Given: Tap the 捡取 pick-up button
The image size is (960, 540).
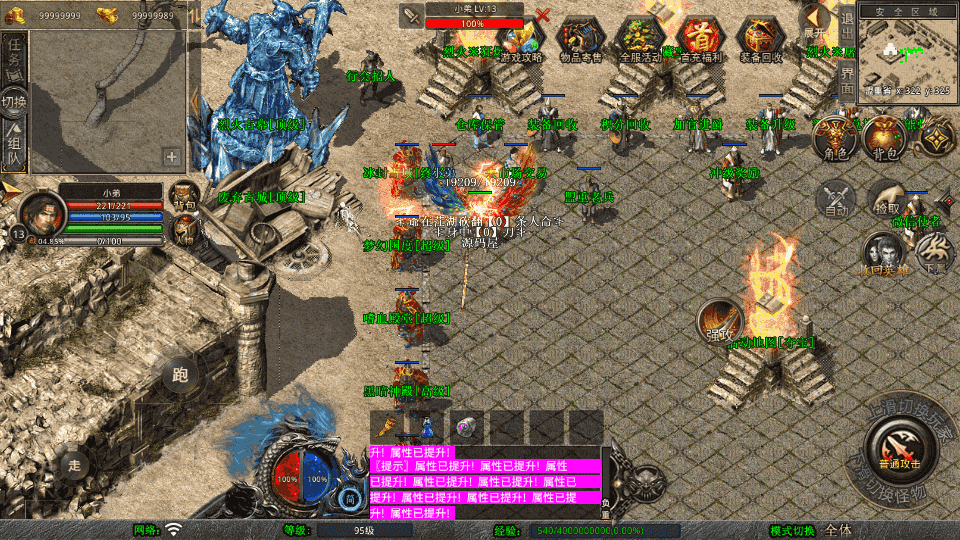Looking at the screenshot, I should pyautogui.click(x=886, y=199).
